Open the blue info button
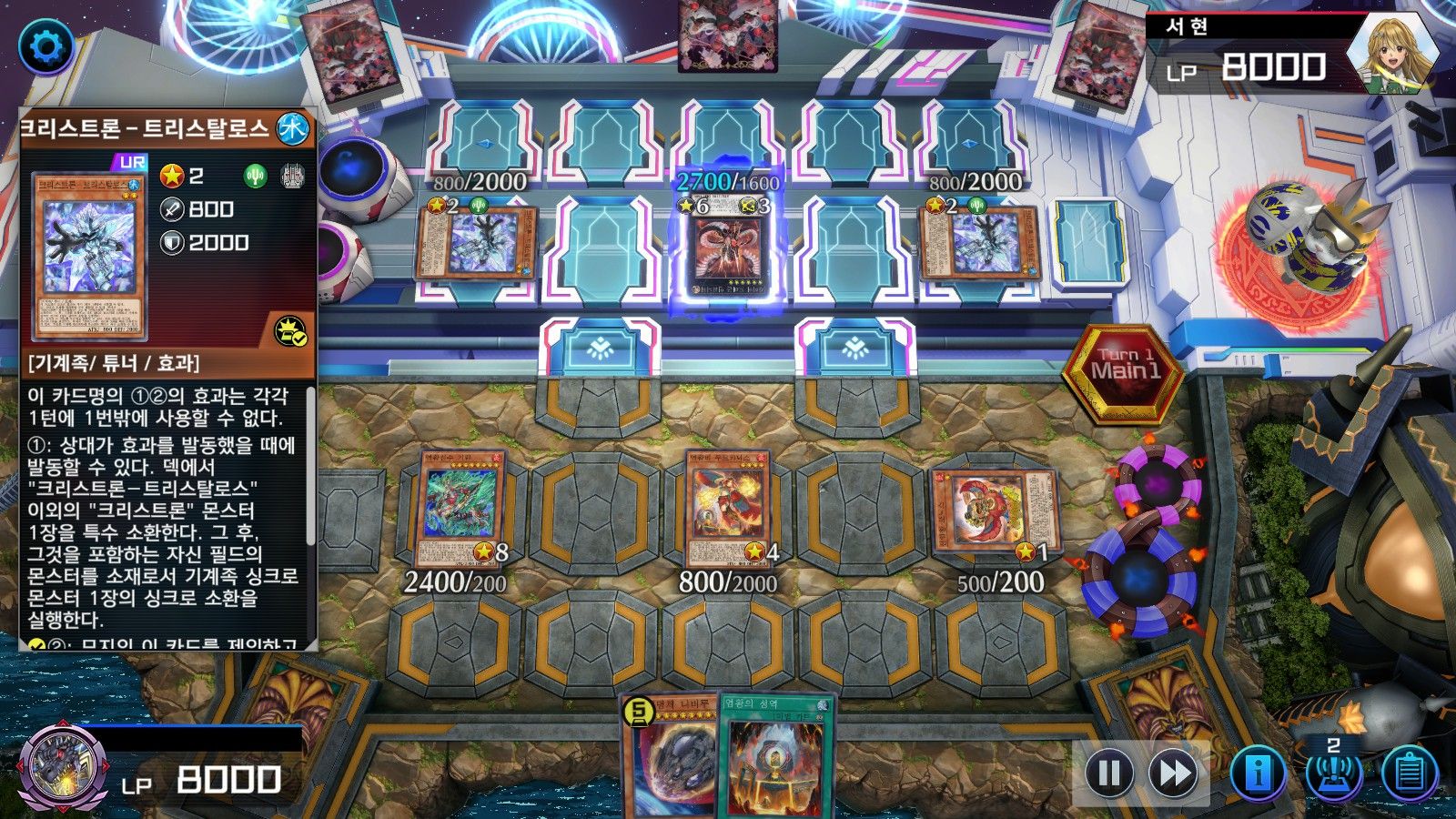 point(1258,773)
